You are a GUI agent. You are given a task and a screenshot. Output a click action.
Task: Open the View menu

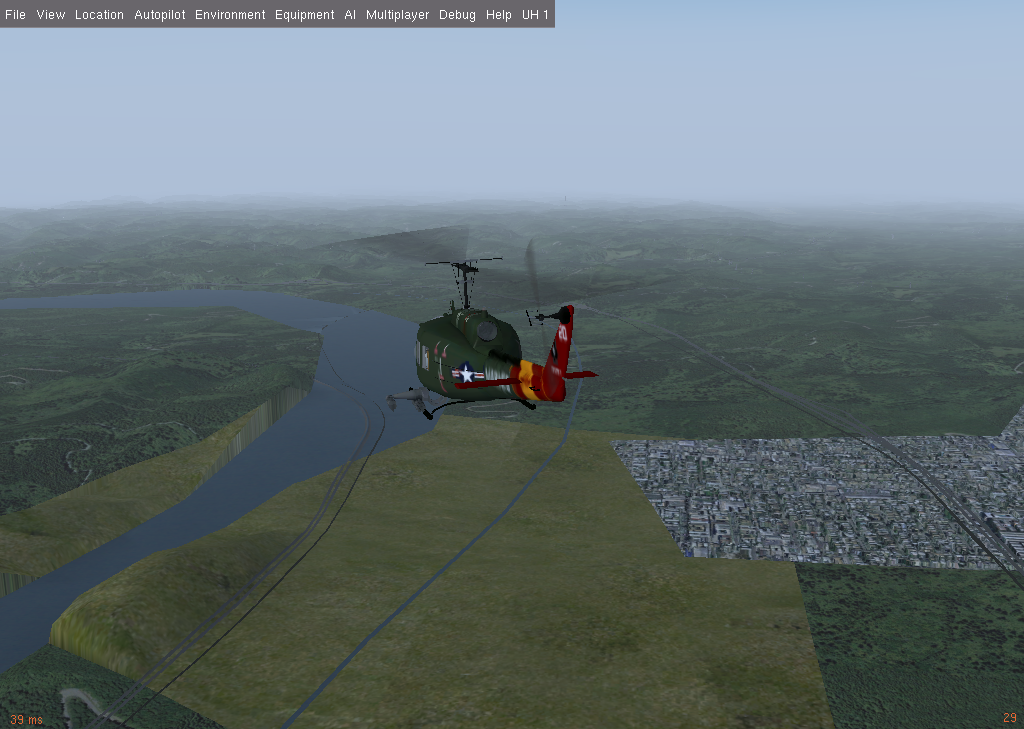(x=50, y=15)
